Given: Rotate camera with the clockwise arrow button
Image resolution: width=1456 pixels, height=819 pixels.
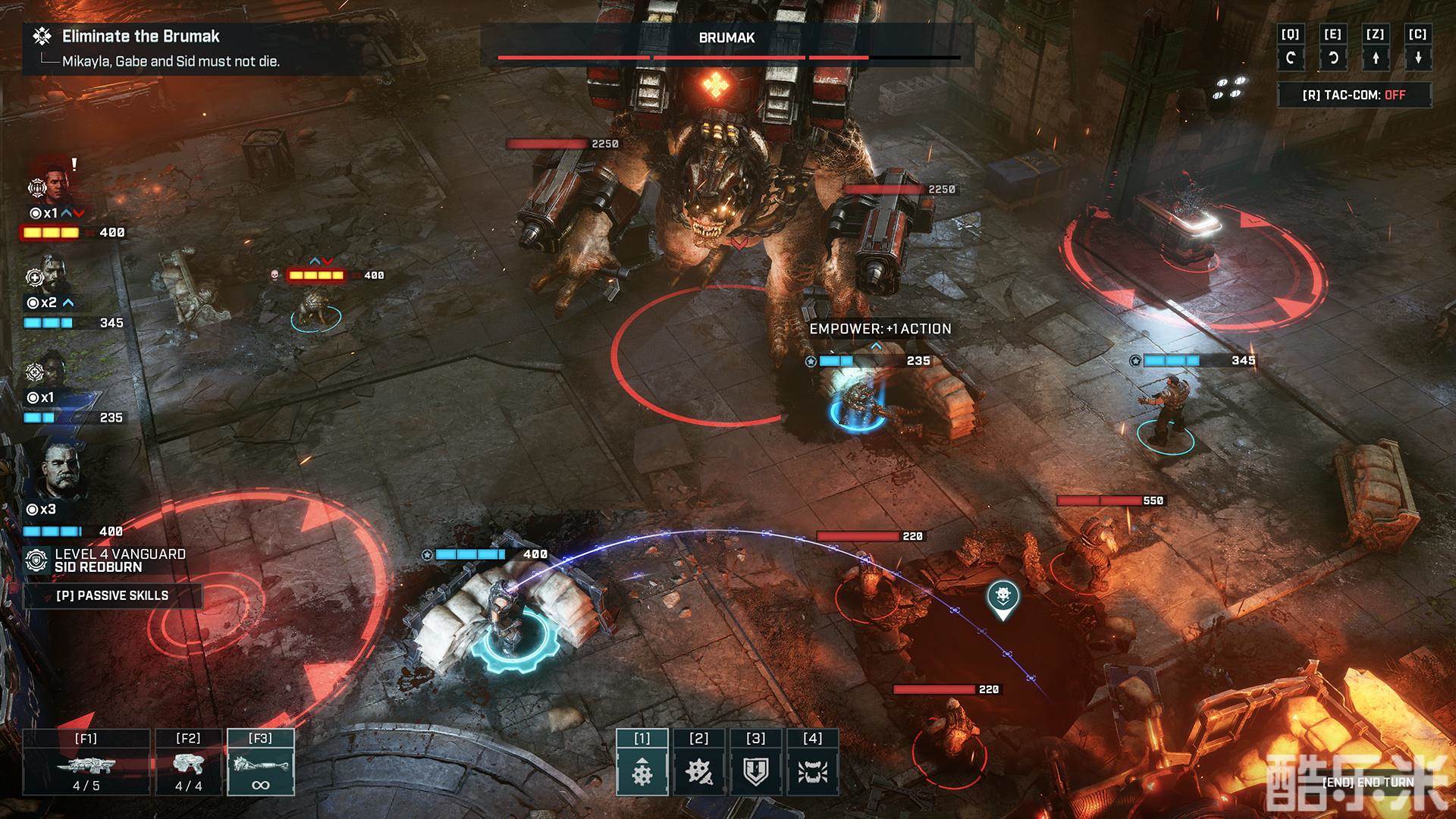Looking at the screenshot, I should coord(1290,58).
